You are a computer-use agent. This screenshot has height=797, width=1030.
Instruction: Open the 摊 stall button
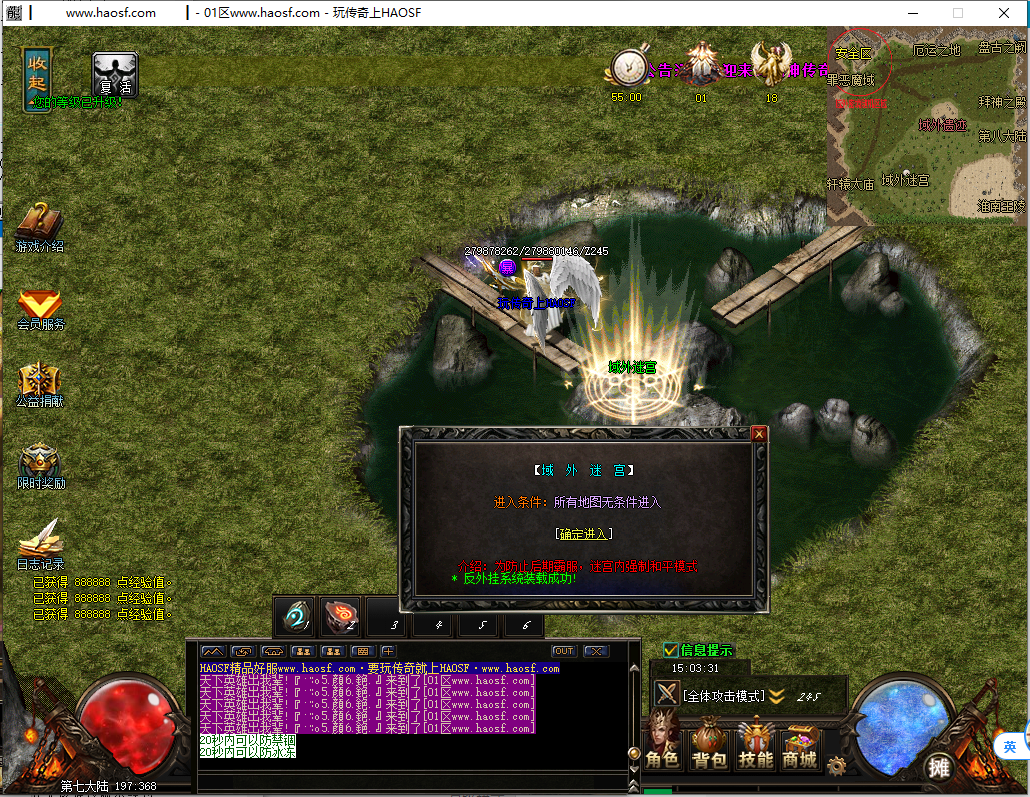click(937, 767)
